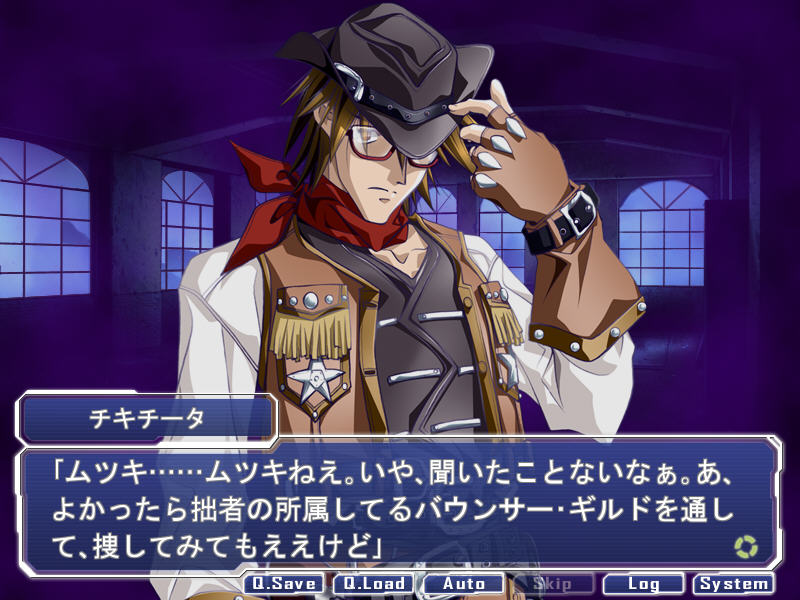
Task: Open the Q.Load quick load
Action: click(x=373, y=584)
